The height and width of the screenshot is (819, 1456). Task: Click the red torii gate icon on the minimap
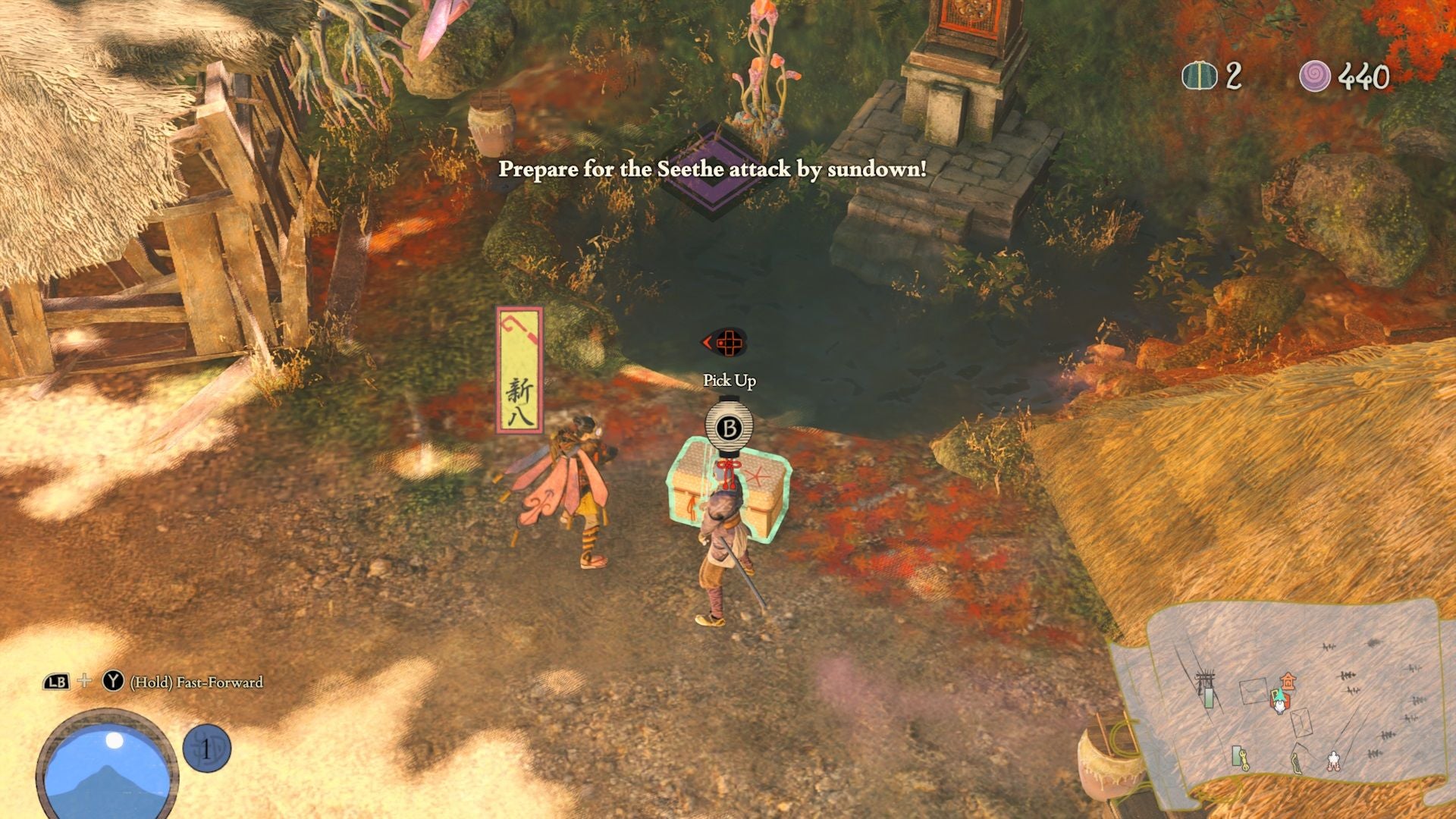[x=1288, y=680]
